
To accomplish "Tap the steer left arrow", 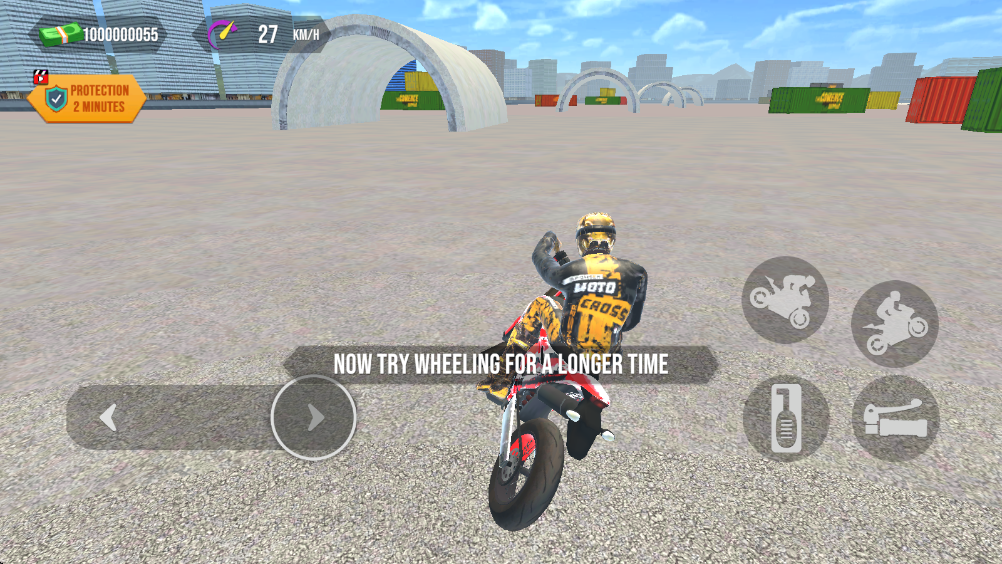I will tap(109, 417).
